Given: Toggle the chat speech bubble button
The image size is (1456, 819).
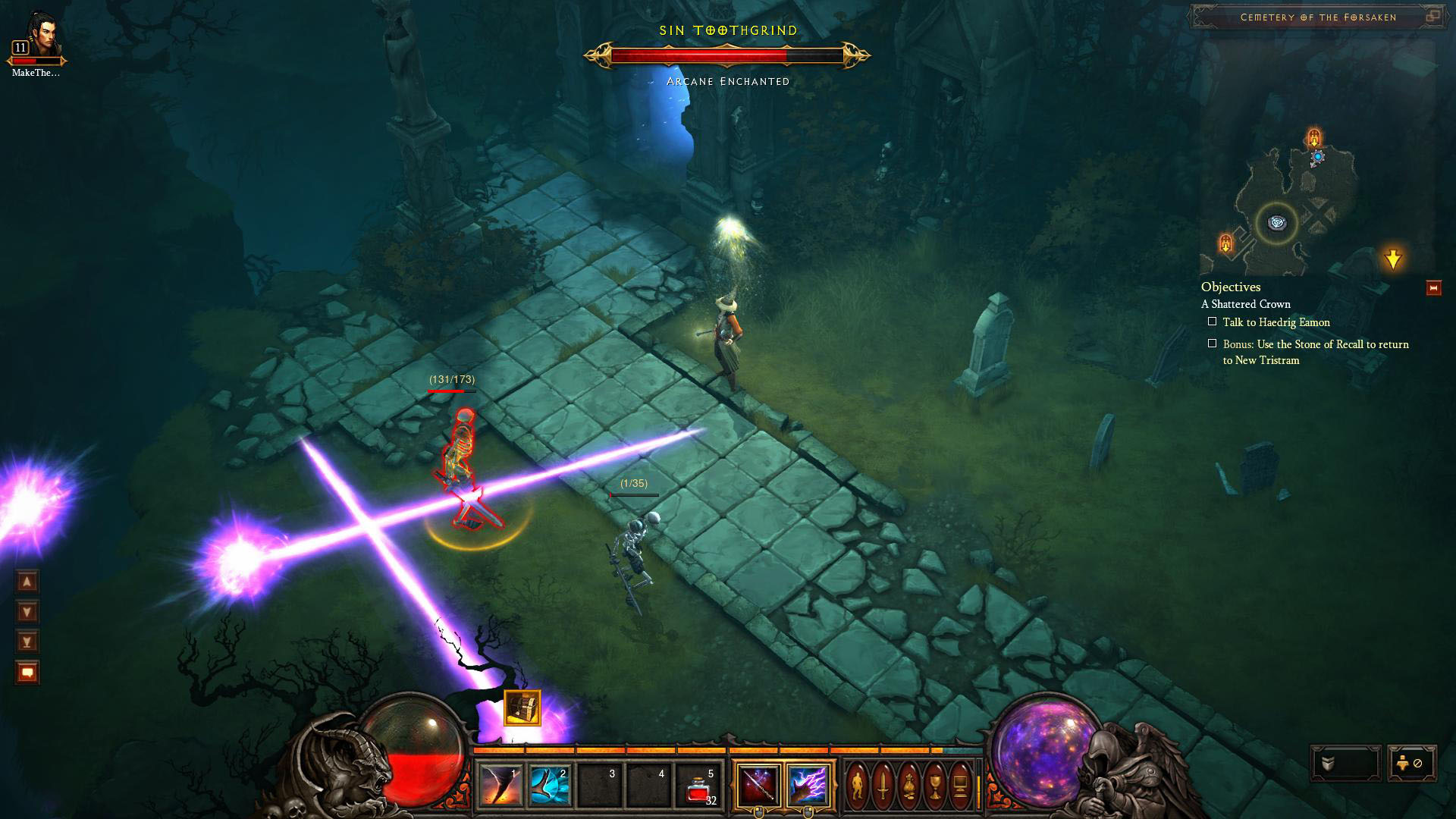Looking at the screenshot, I should pos(27,673).
